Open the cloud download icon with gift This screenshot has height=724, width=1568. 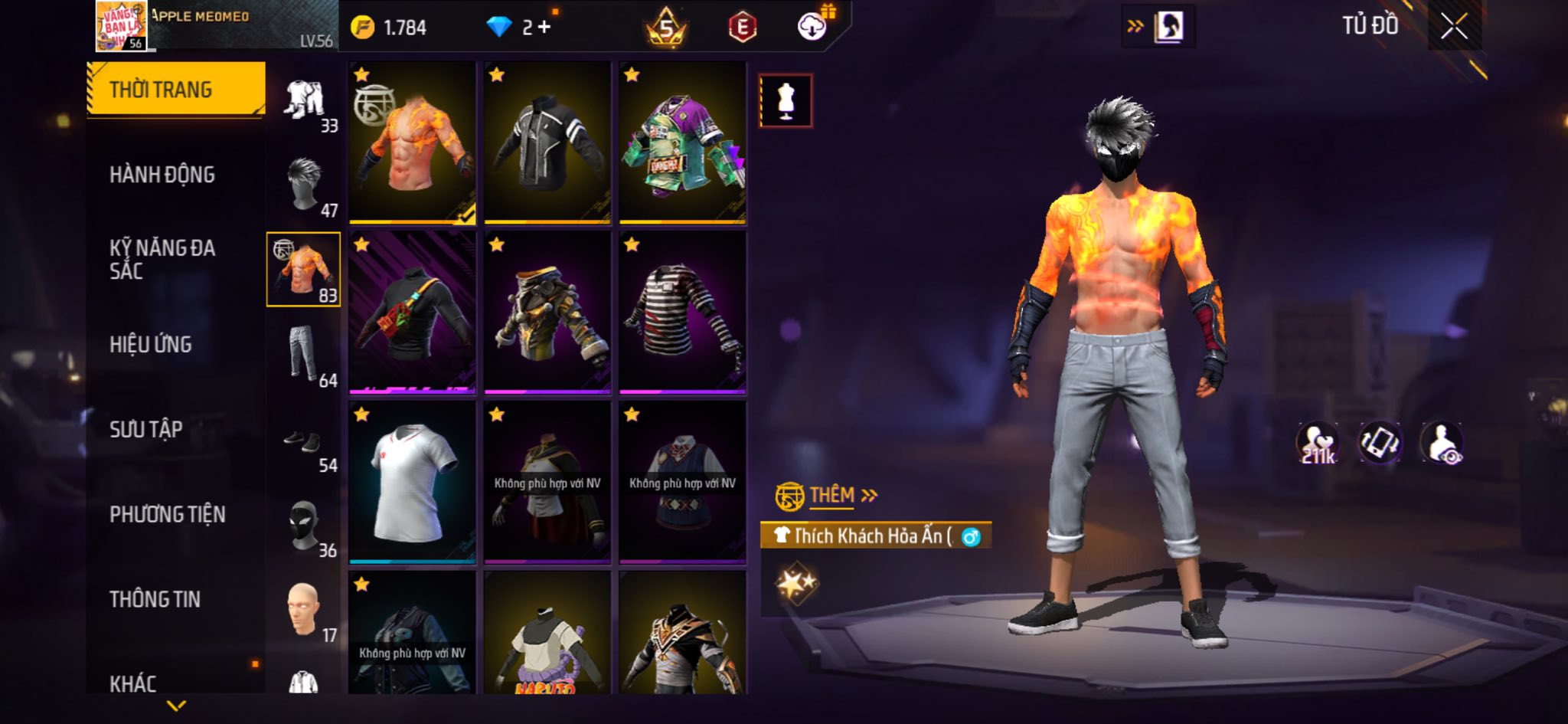point(812,28)
